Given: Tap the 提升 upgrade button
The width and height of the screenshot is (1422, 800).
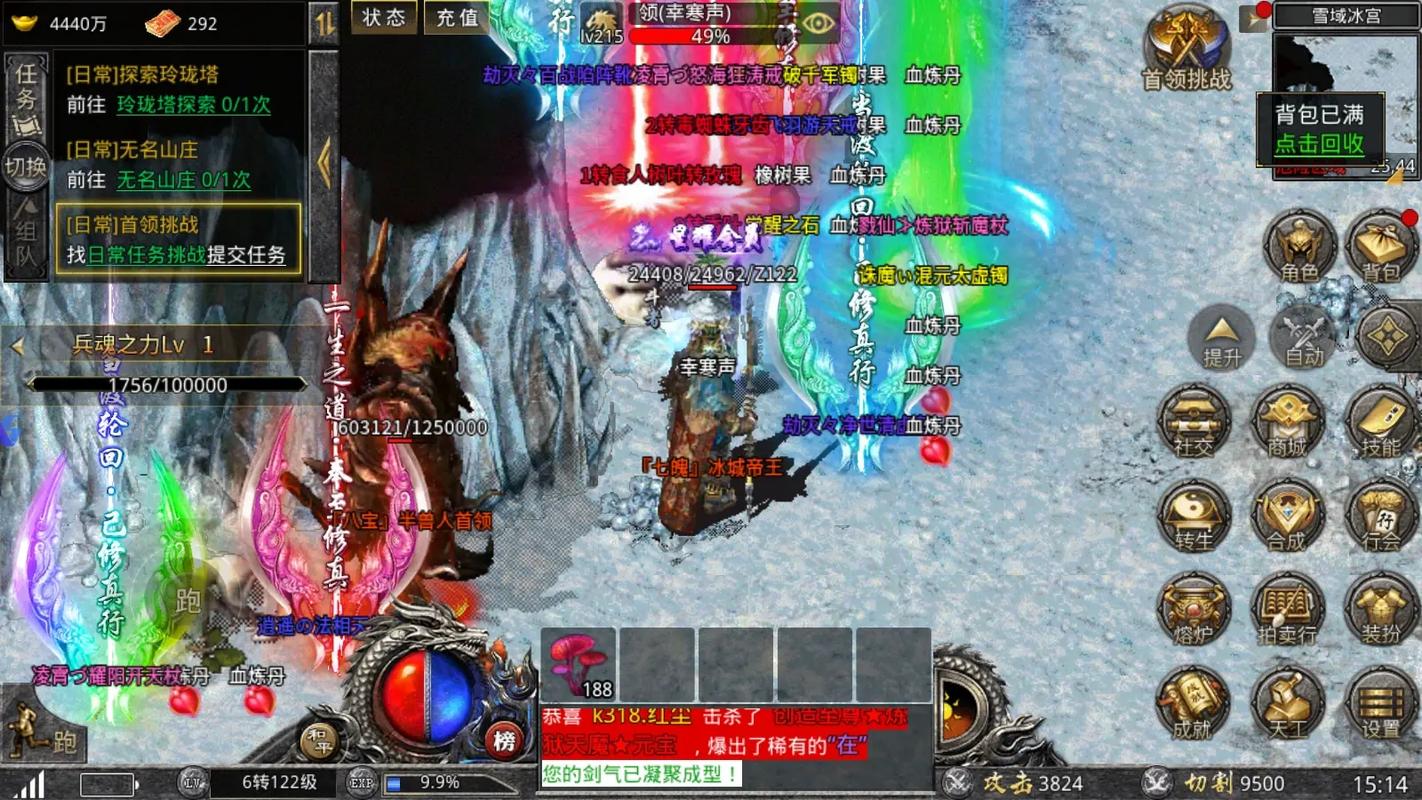Looking at the screenshot, I should pos(1221,338).
